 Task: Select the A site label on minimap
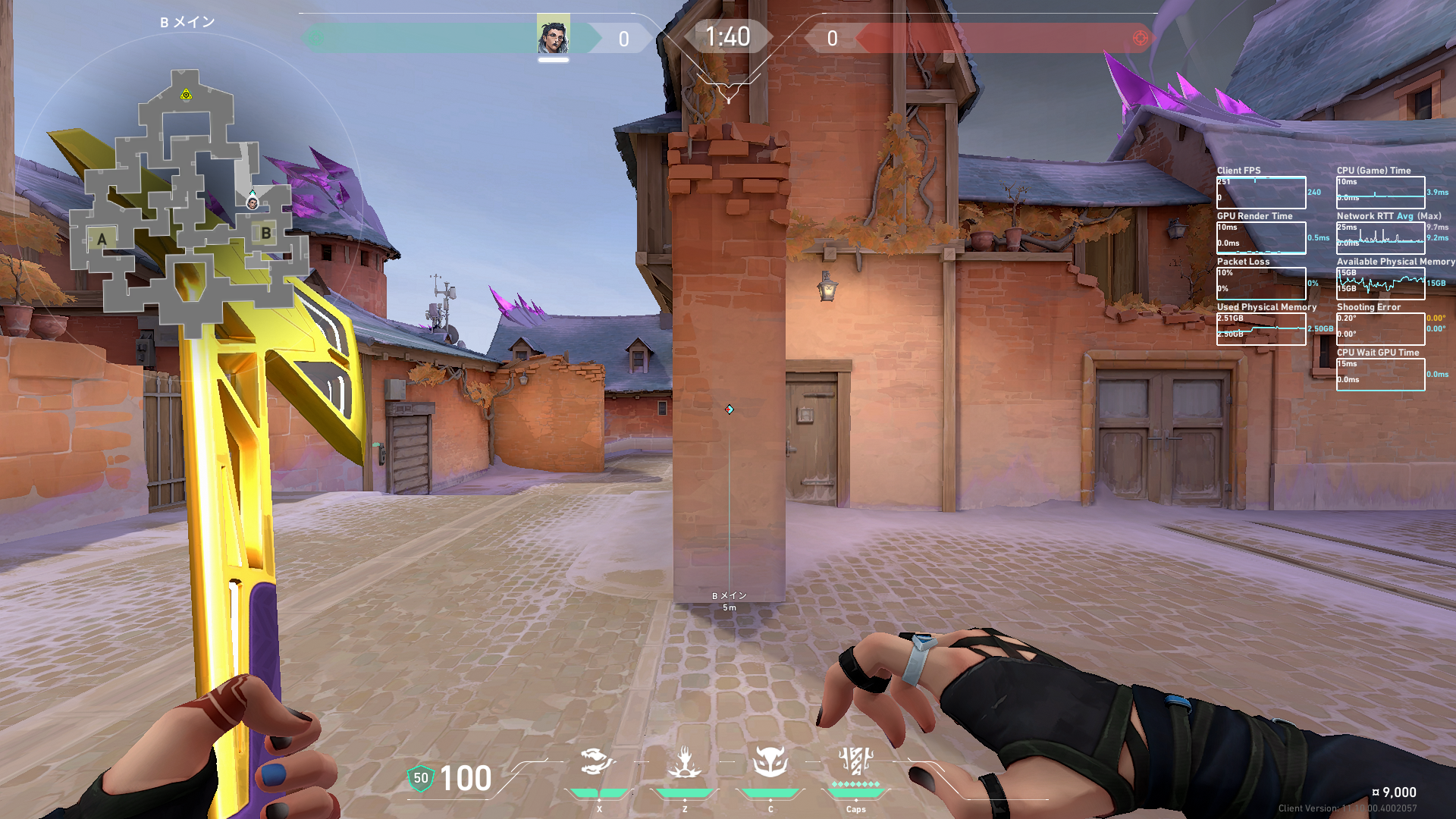point(102,240)
